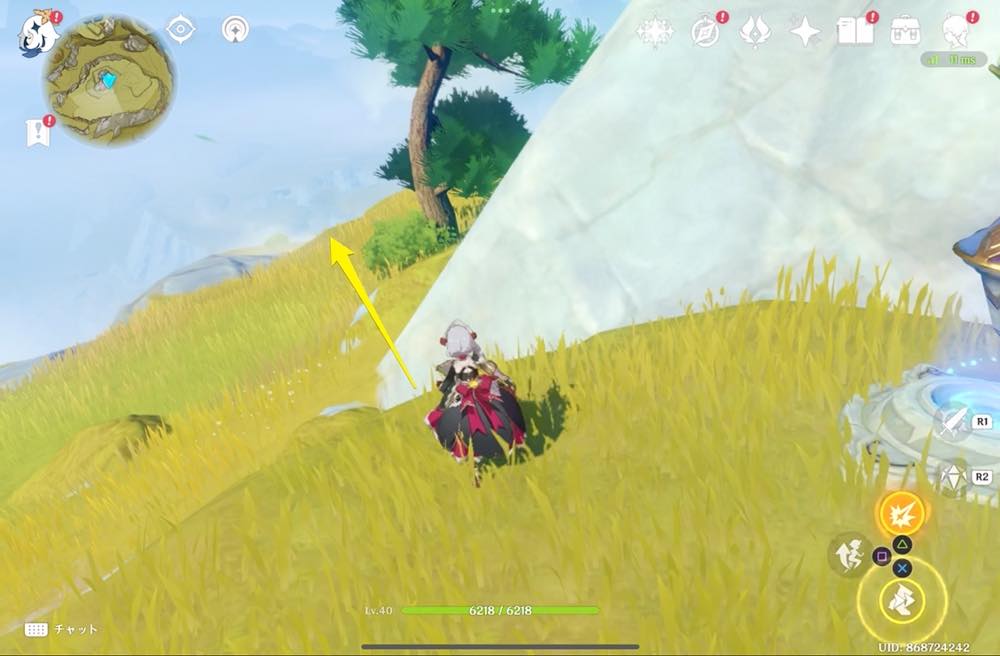Tap the jump button

(x=847, y=553)
